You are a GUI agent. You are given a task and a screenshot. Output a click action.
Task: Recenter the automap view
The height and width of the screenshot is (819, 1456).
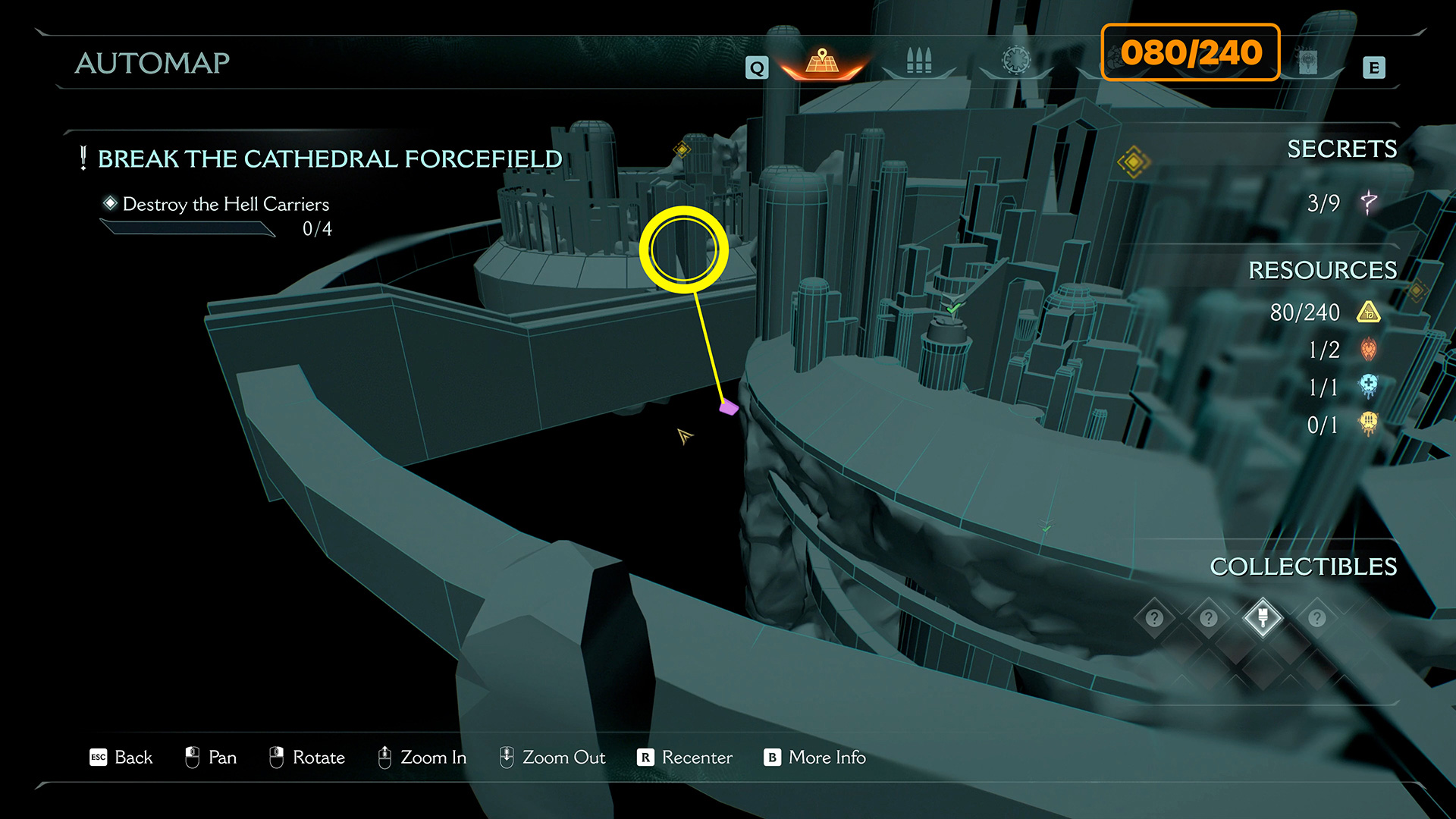(685, 758)
